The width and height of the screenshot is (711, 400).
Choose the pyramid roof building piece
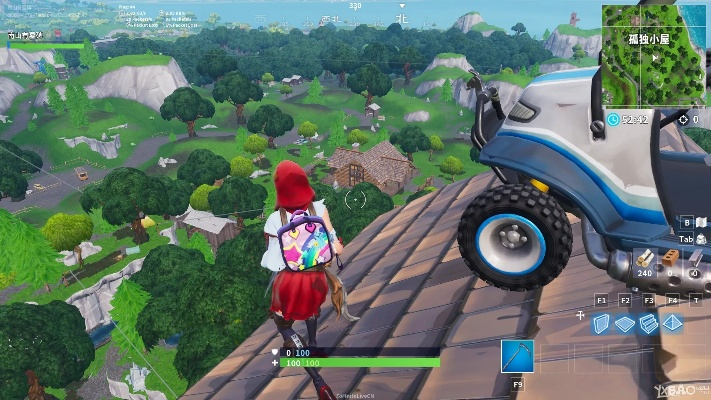672,323
